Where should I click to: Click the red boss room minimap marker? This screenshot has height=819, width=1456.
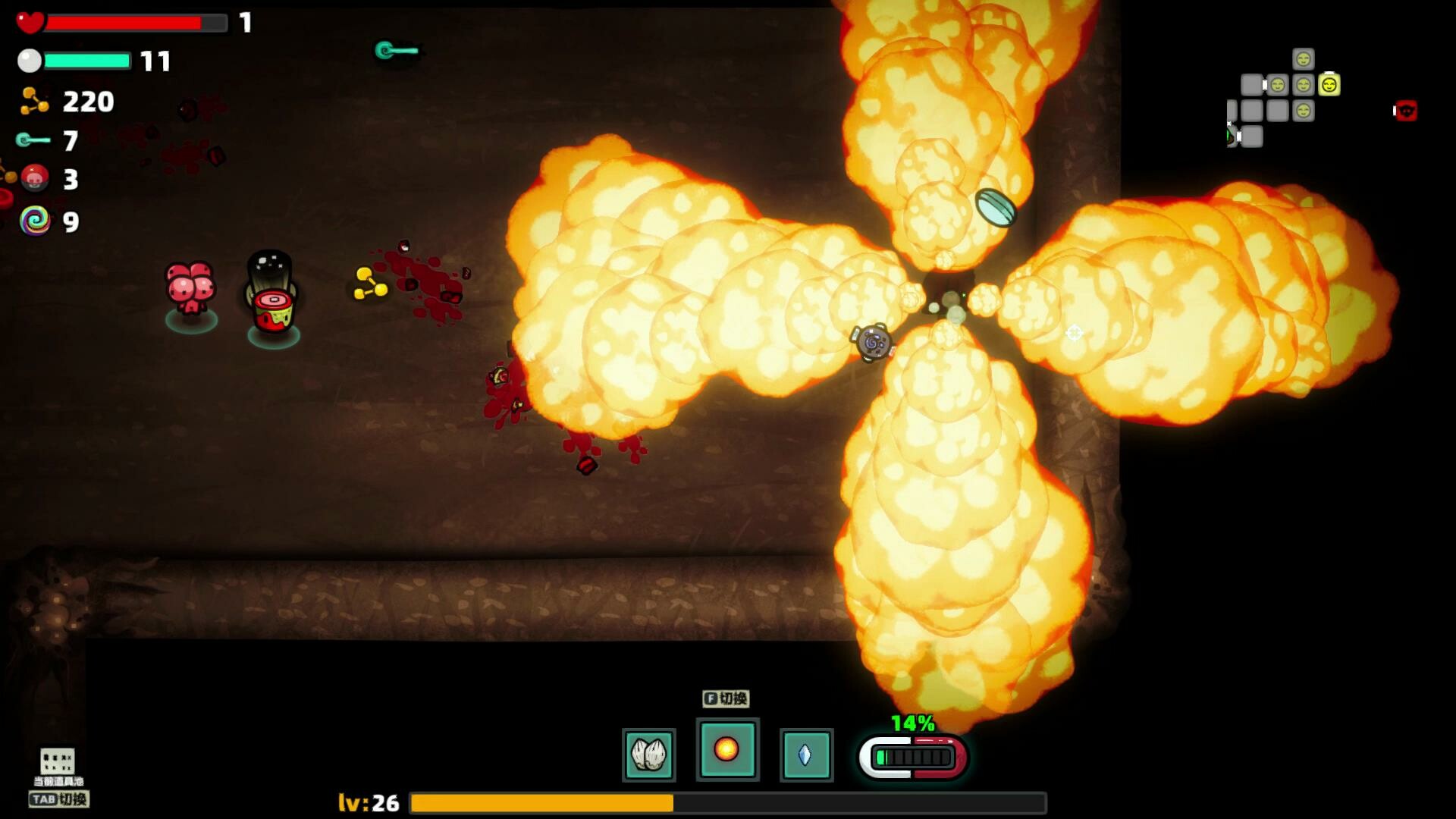click(1406, 111)
